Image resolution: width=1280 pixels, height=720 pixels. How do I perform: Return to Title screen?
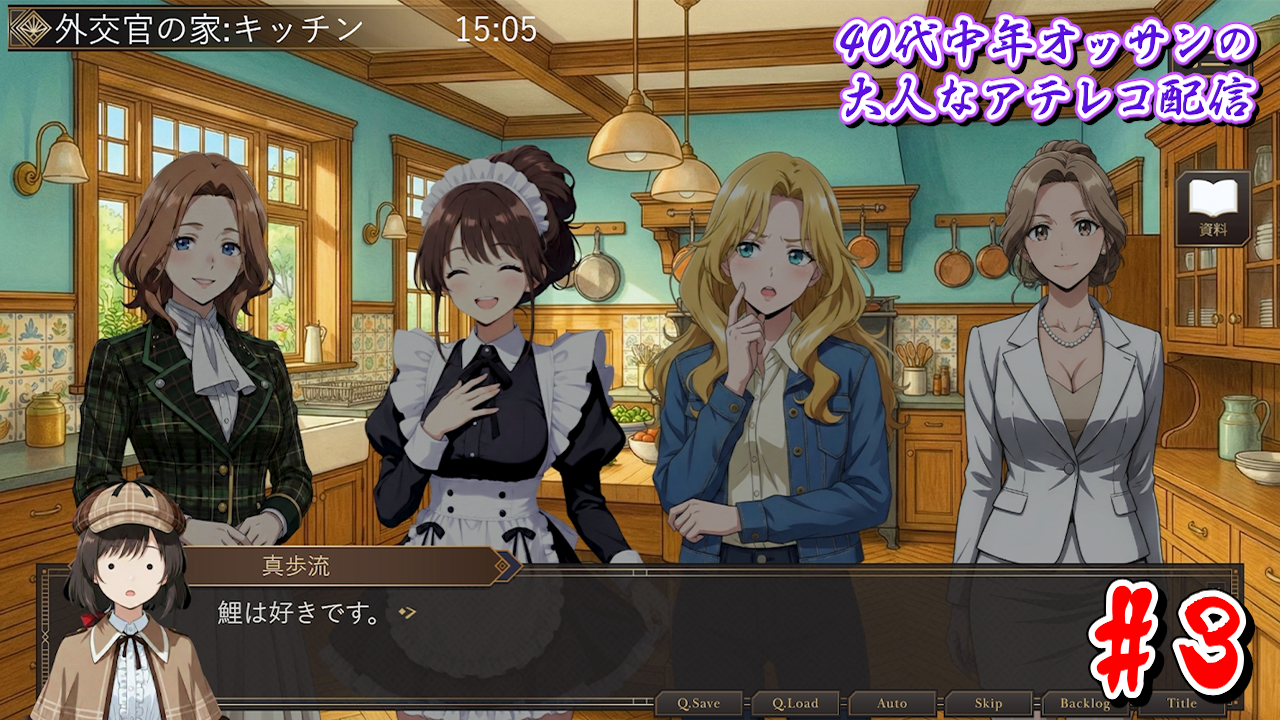pyautogui.click(x=1181, y=703)
